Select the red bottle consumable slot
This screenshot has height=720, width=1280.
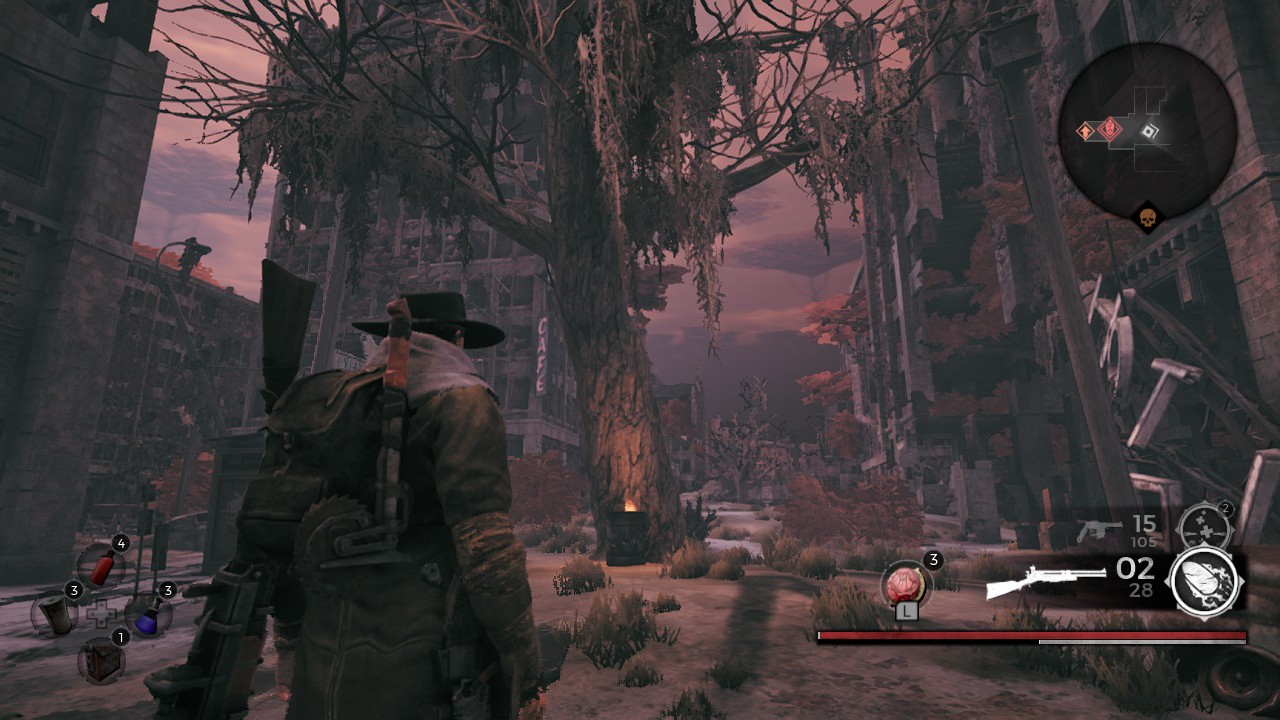[101, 566]
